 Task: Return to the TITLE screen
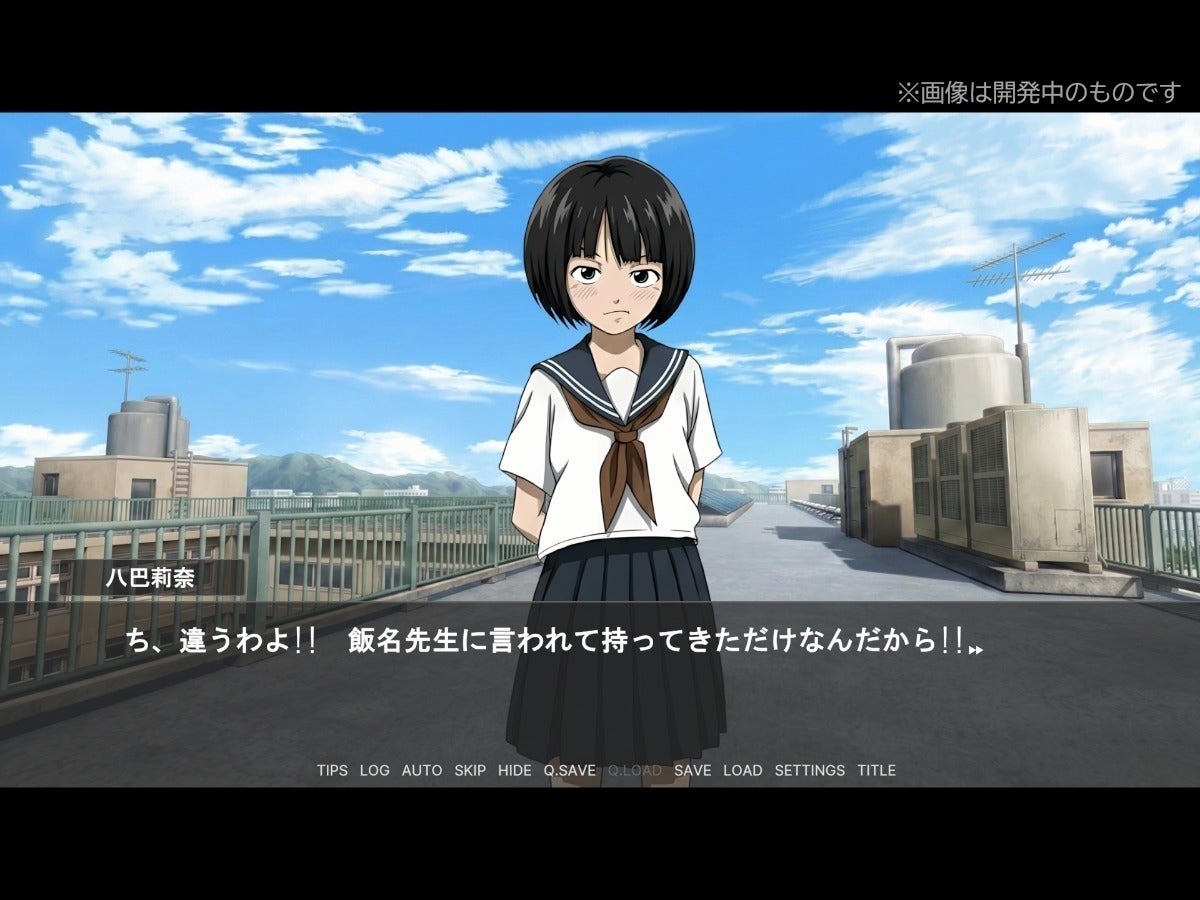coord(876,770)
